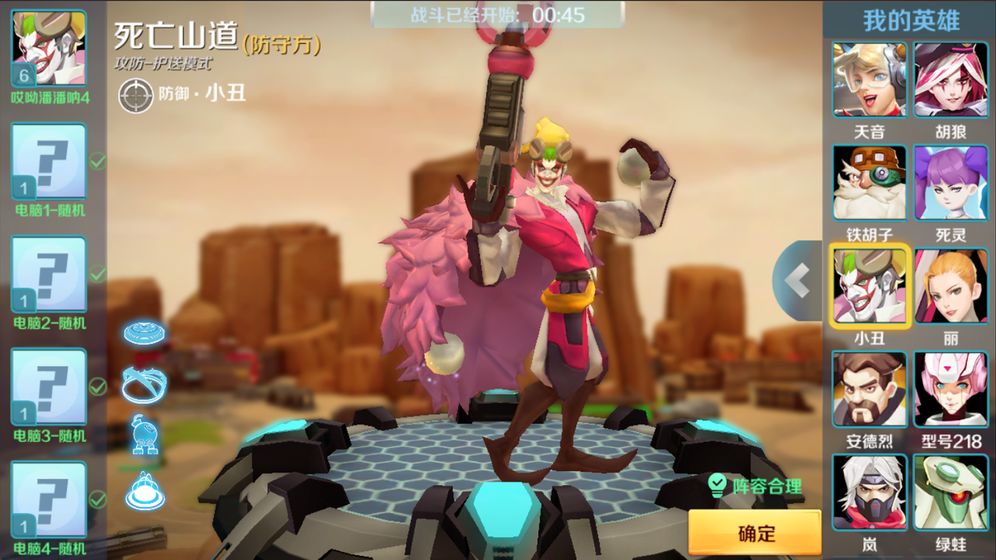Choose hero 胡狼 portrait
996x560 pixels.
(950, 80)
